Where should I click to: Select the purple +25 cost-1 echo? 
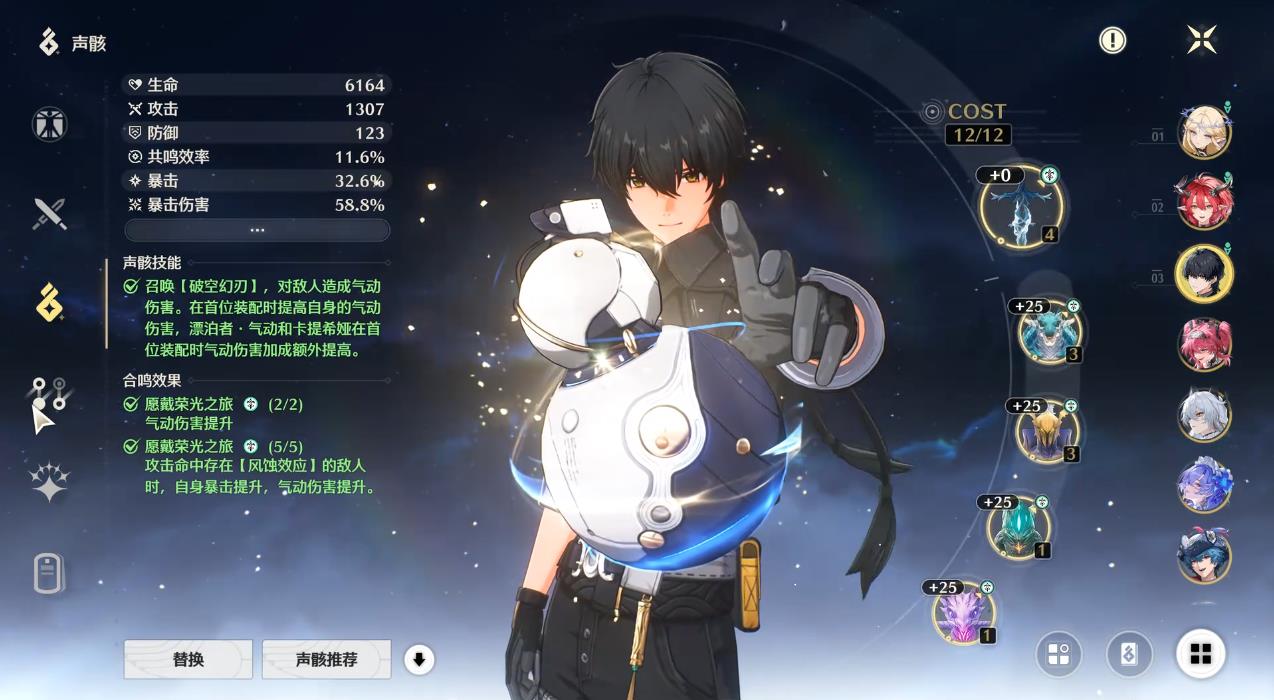pos(964,612)
